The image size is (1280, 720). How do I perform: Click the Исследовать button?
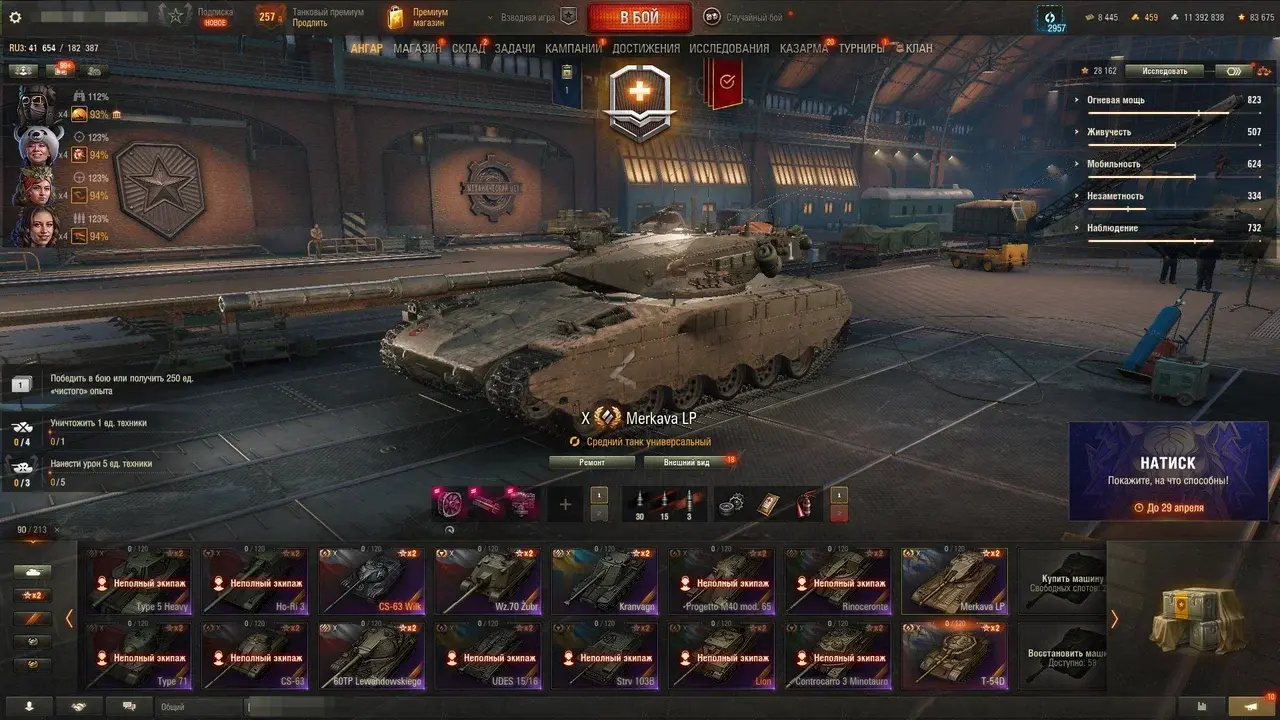[x=1163, y=71]
